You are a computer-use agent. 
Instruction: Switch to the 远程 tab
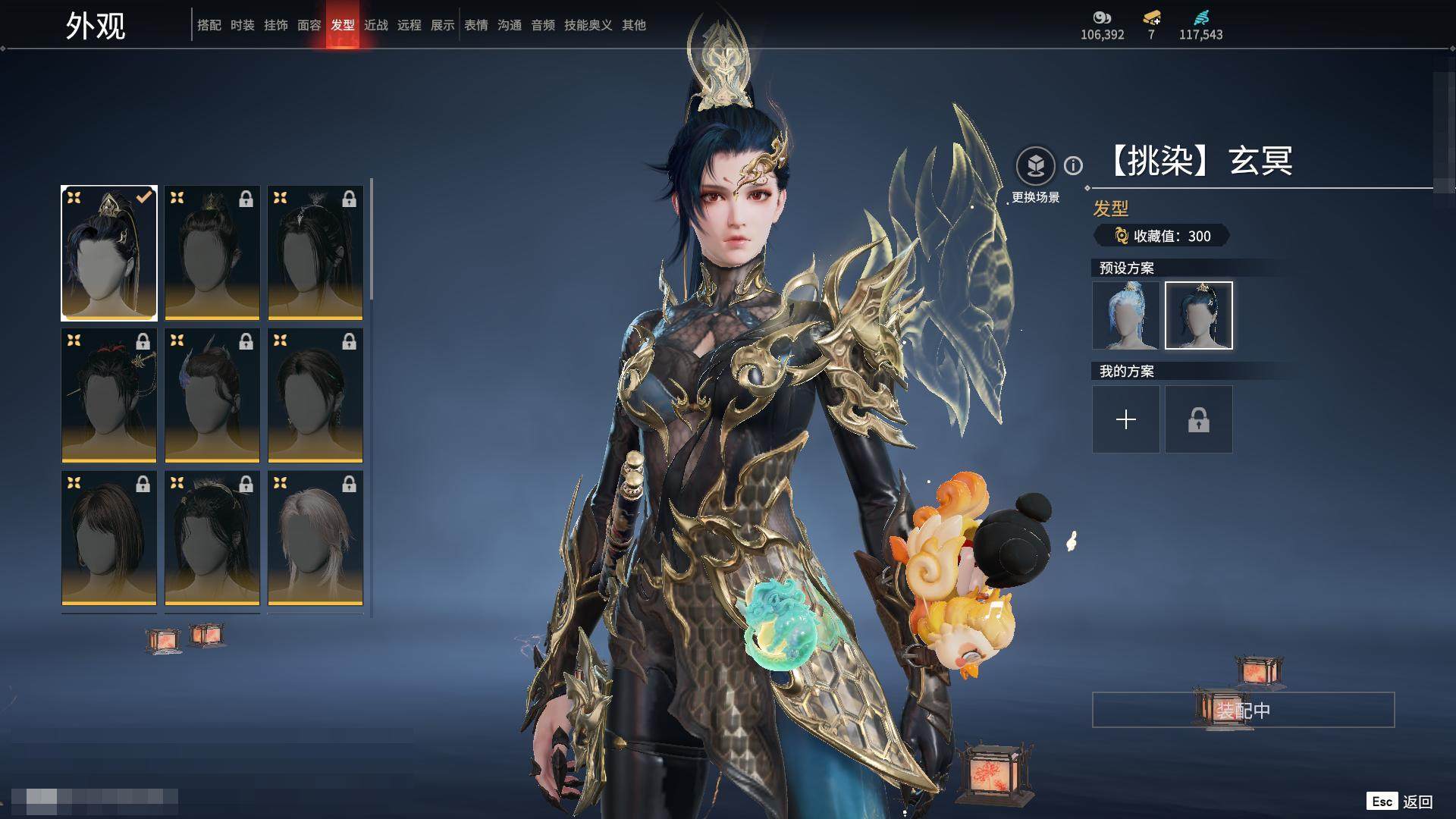[x=409, y=25]
